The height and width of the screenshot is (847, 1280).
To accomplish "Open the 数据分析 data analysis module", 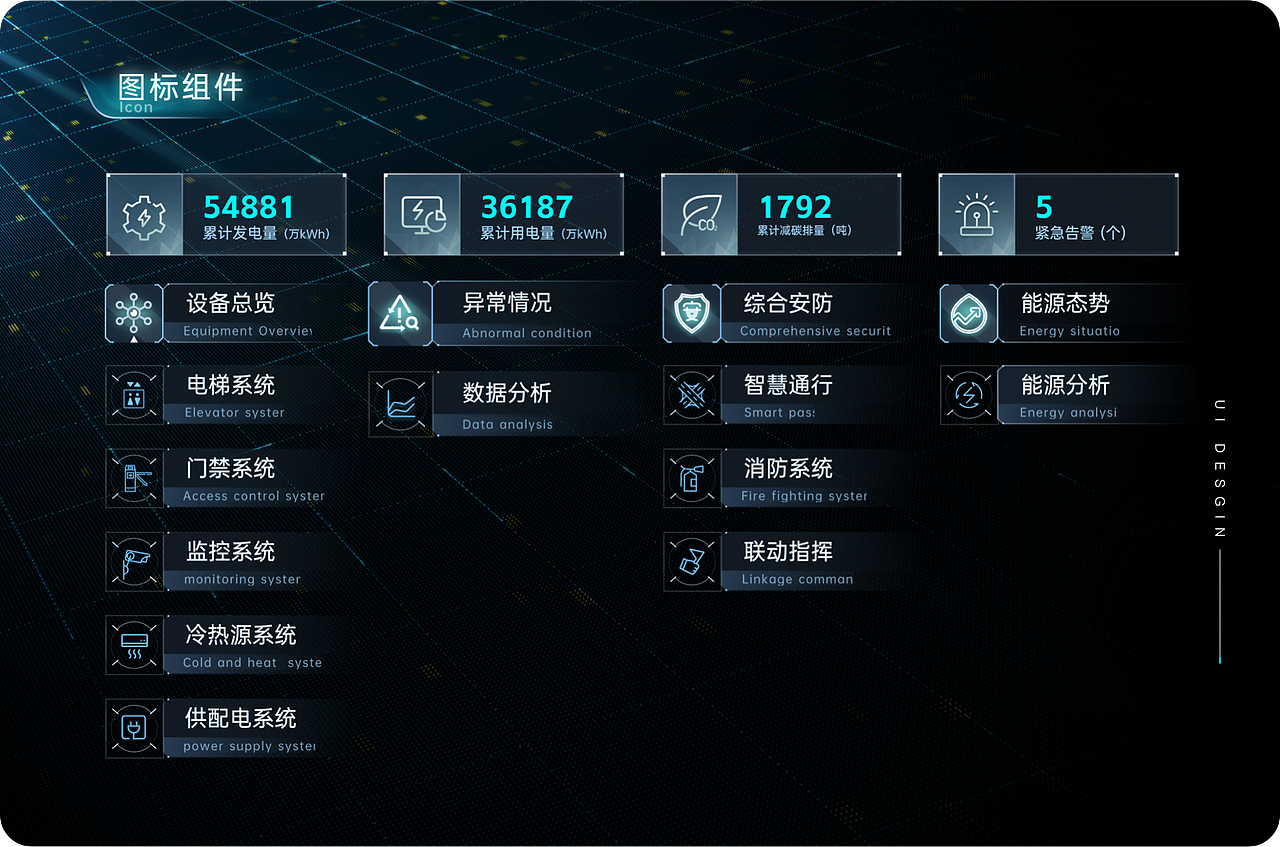I will pyautogui.click(x=400, y=404).
